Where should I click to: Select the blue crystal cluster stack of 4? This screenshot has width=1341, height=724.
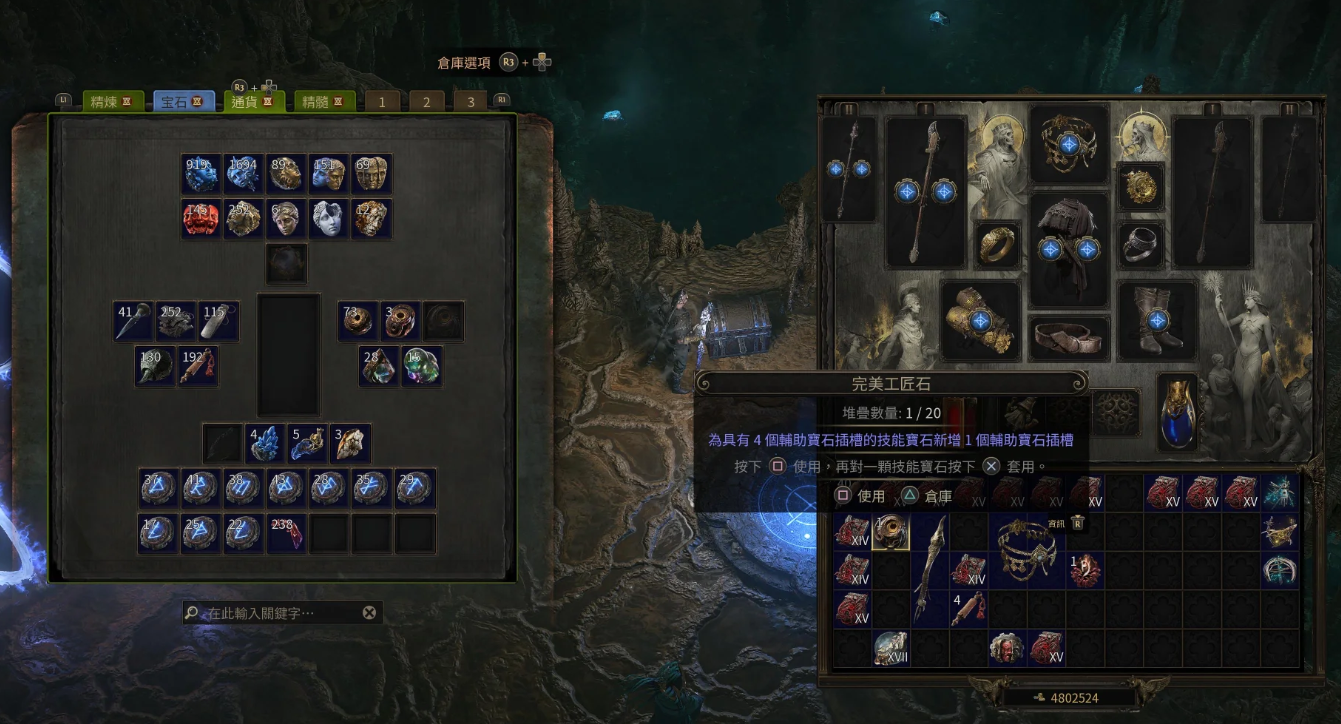pos(266,443)
